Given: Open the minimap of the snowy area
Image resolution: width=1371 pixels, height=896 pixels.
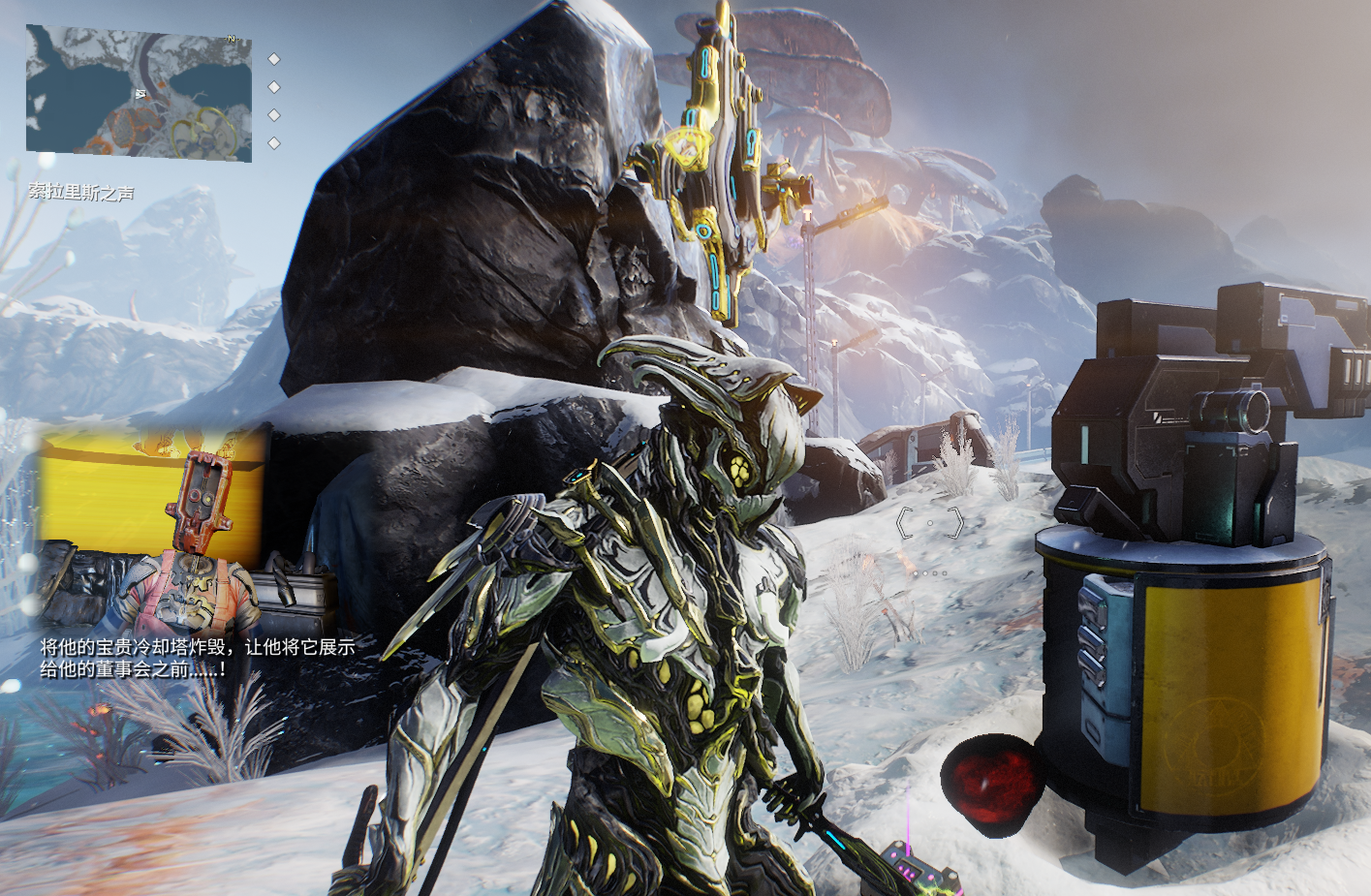Looking at the screenshot, I should tap(139, 93).
